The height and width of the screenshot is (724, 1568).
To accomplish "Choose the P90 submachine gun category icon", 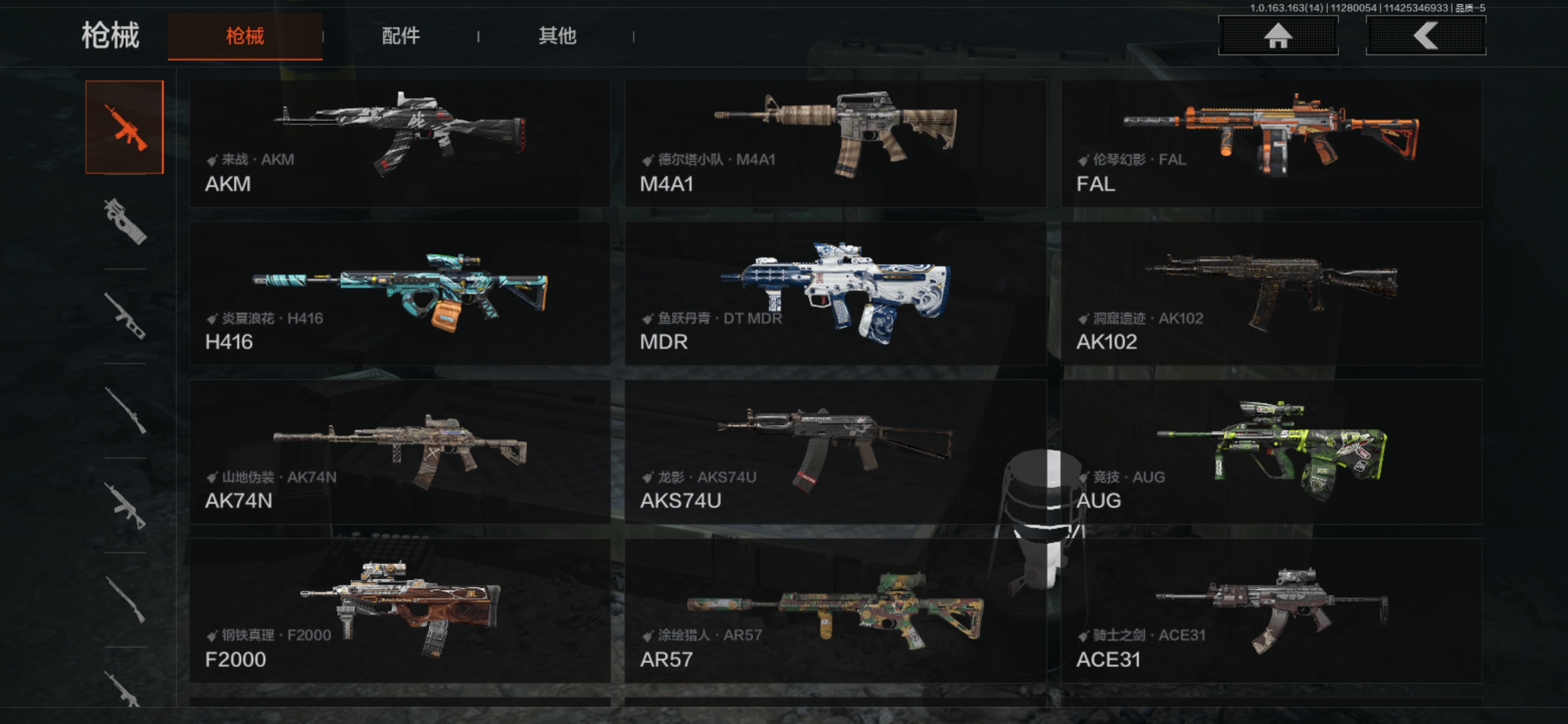I will 125,221.
